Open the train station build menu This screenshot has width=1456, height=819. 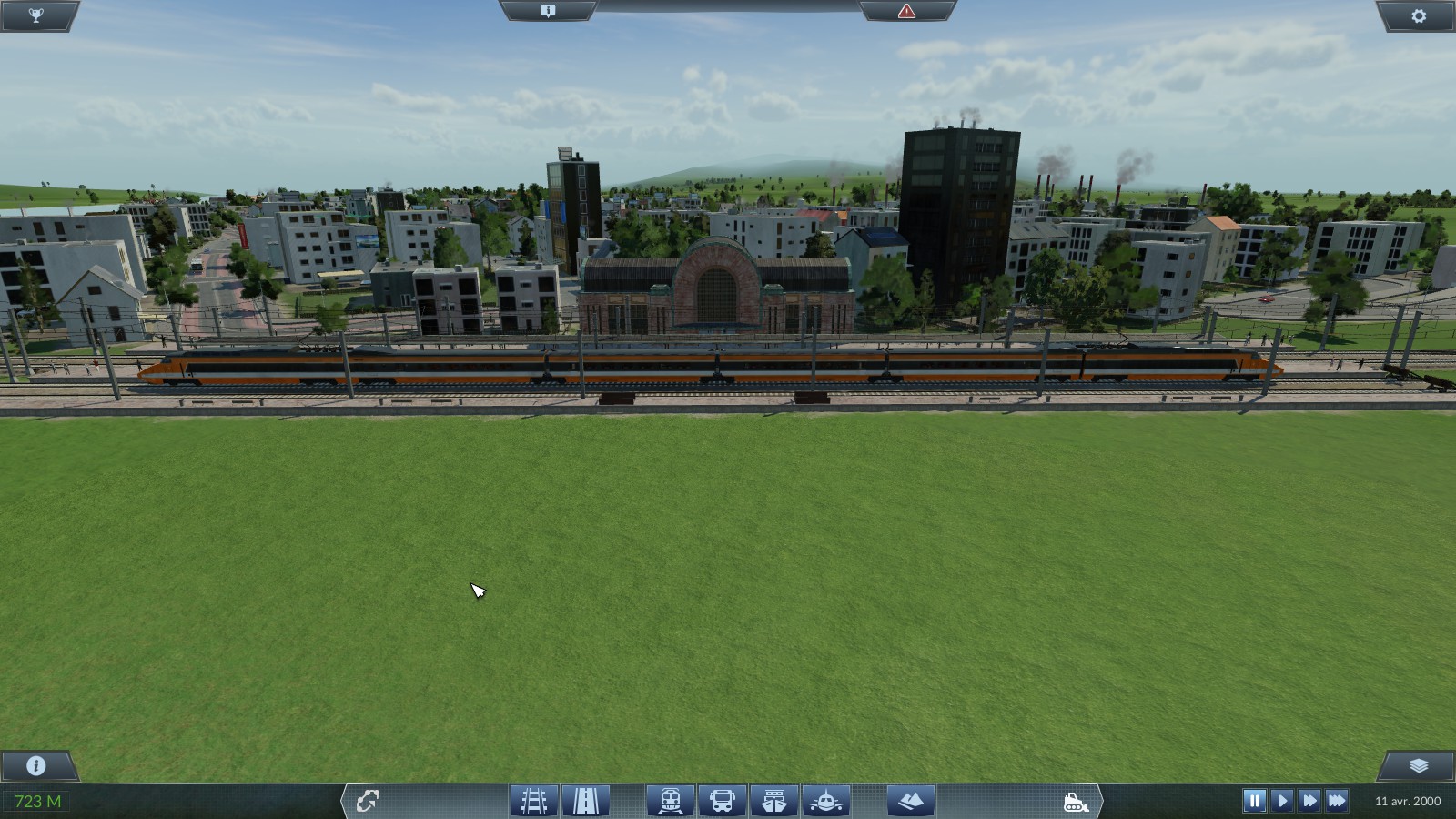click(x=671, y=801)
